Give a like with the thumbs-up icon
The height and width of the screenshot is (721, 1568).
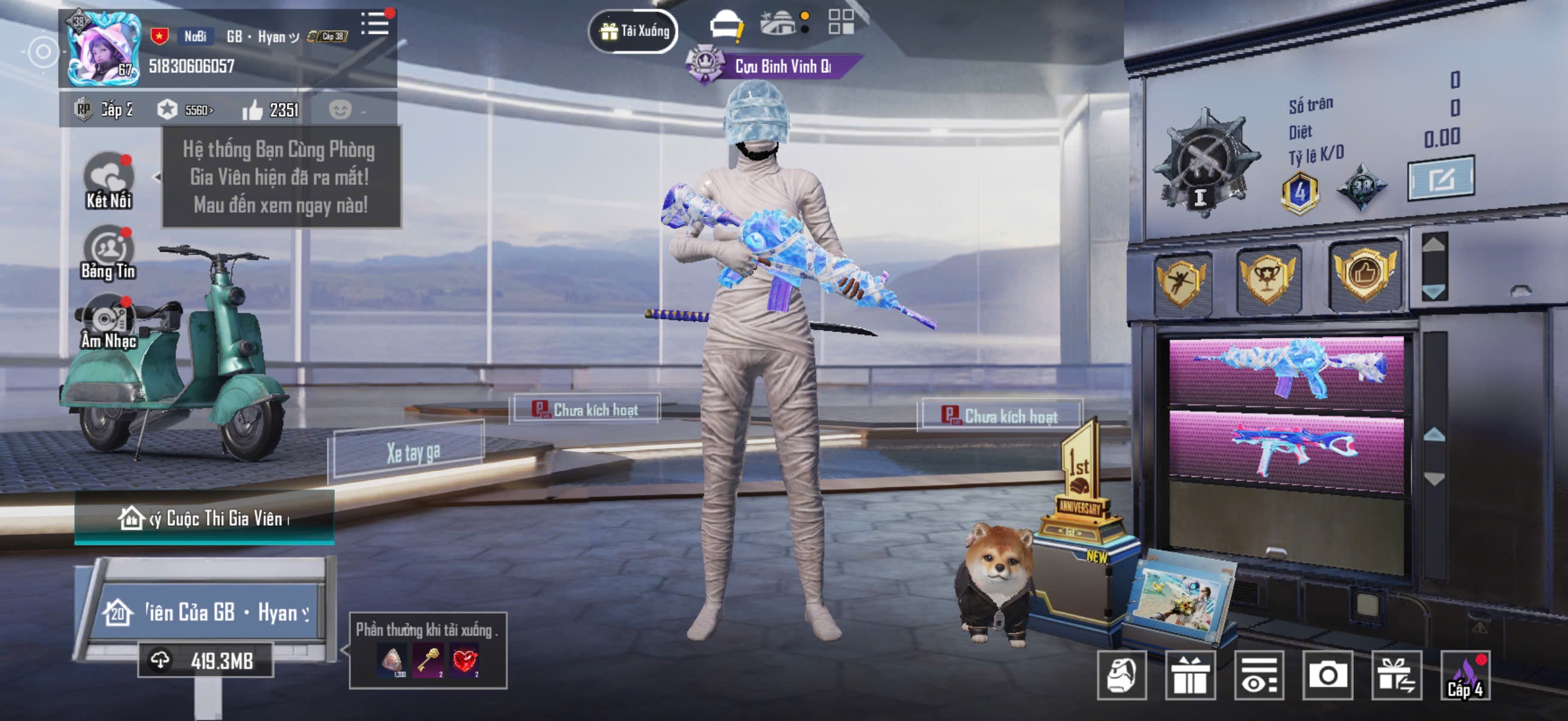pos(252,110)
